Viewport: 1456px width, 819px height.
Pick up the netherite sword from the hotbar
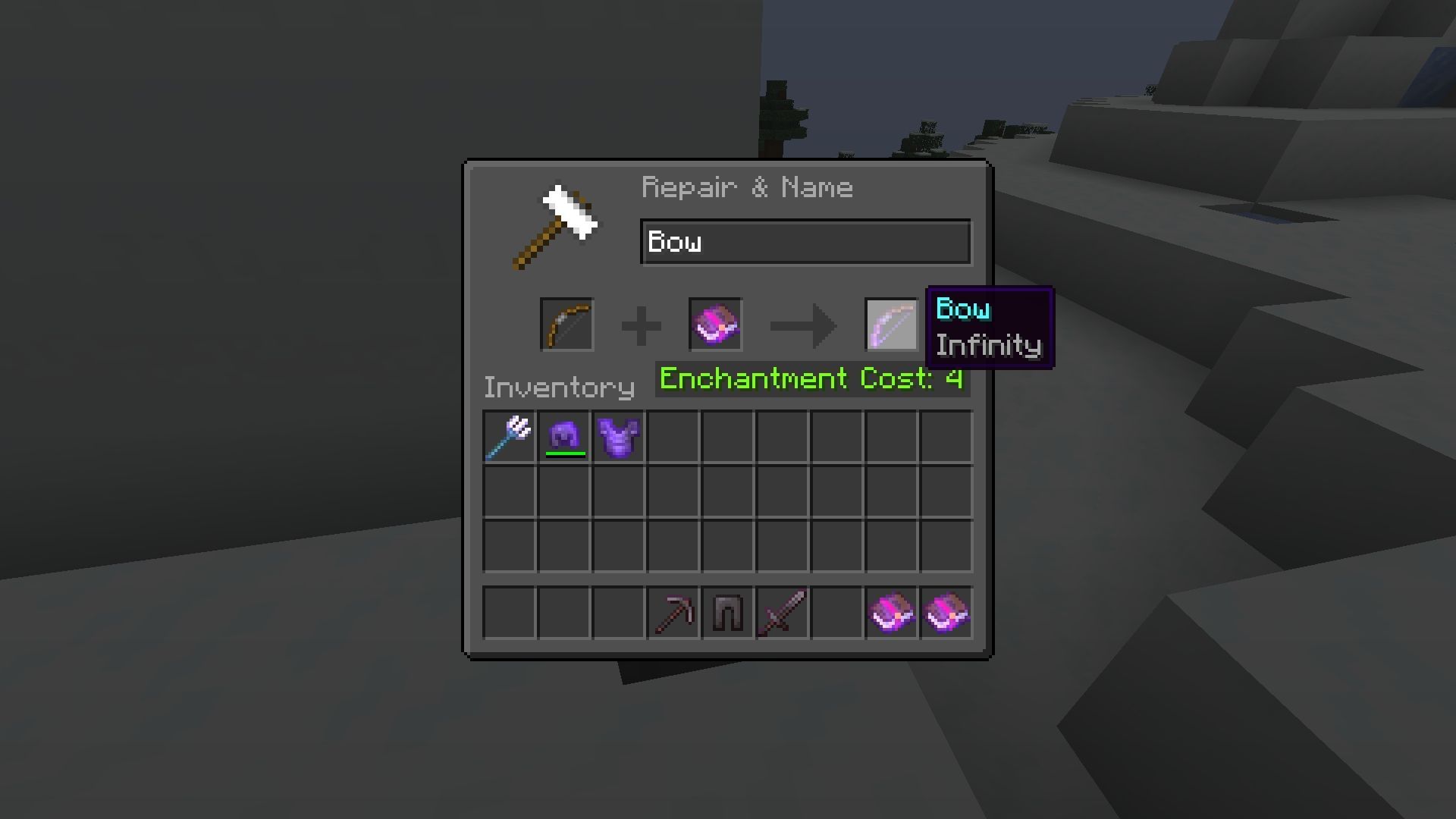pos(783,613)
